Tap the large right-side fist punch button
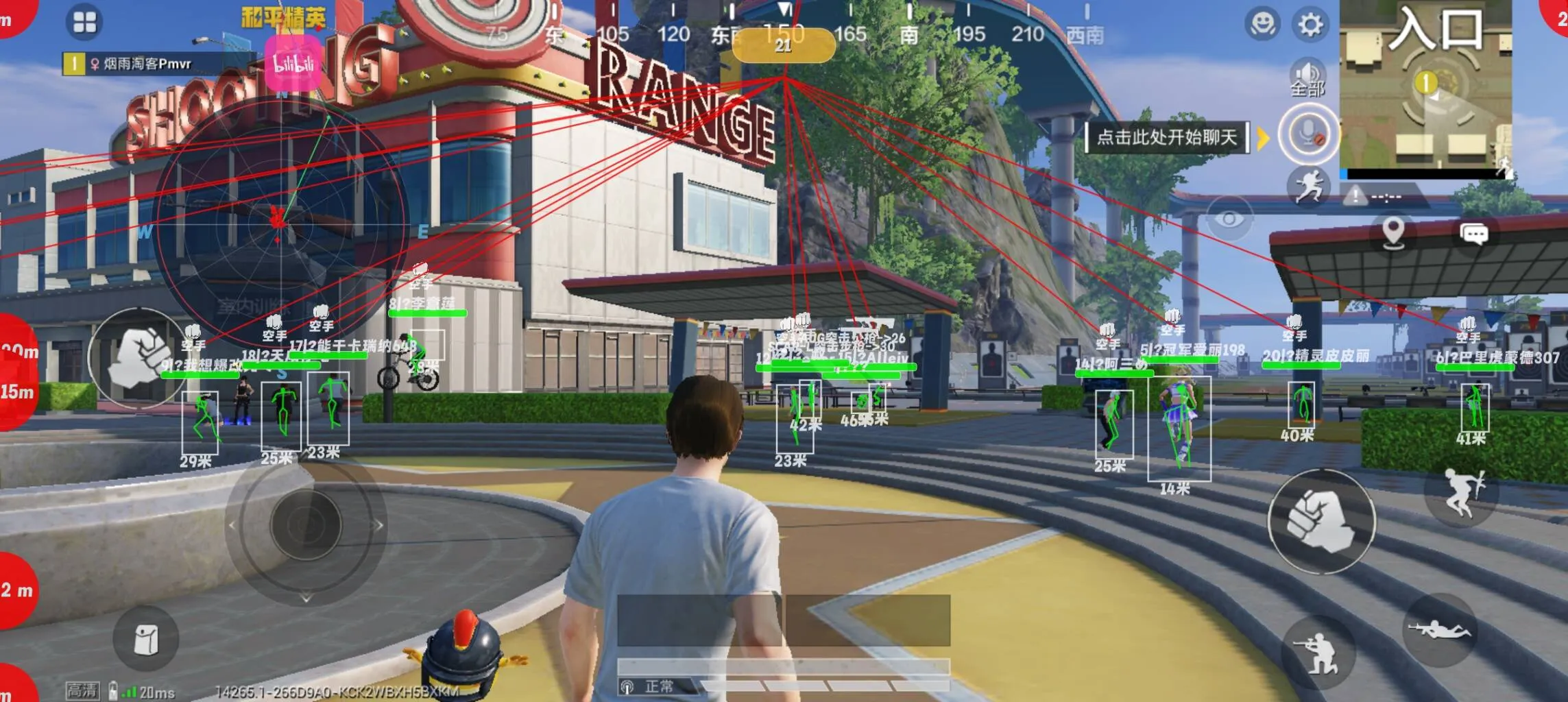This screenshot has width=1568, height=702. 1321,521
